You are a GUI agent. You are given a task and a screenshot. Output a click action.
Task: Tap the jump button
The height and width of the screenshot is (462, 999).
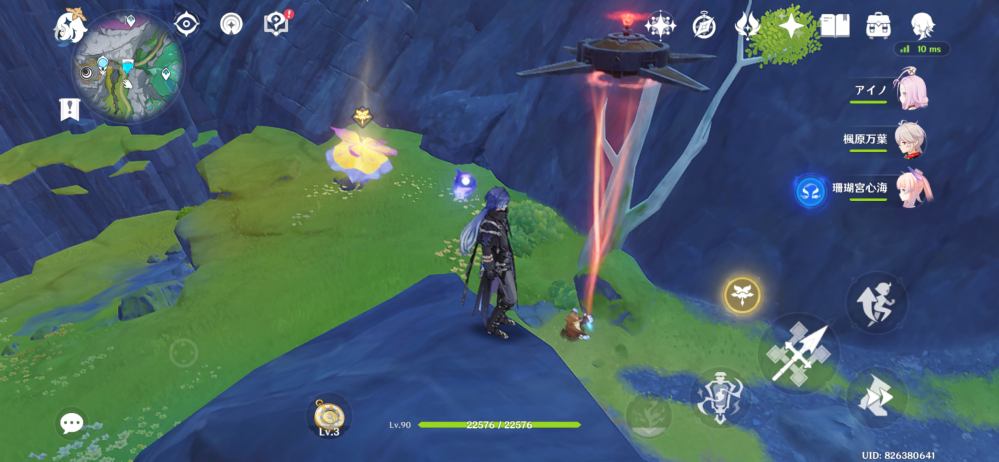[x=876, y=301]
